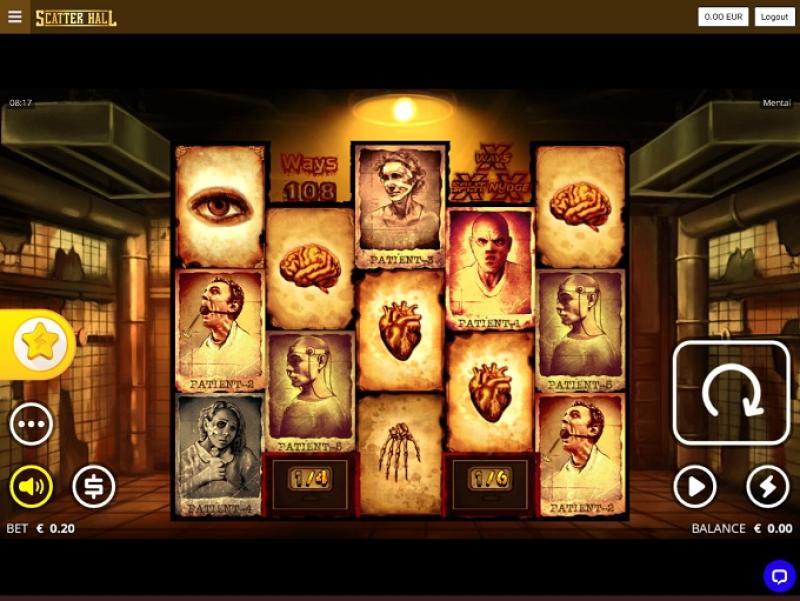Spin the reels with the large spin button
The width and height of the screenshot is (800, 601).
click(731, 393)
